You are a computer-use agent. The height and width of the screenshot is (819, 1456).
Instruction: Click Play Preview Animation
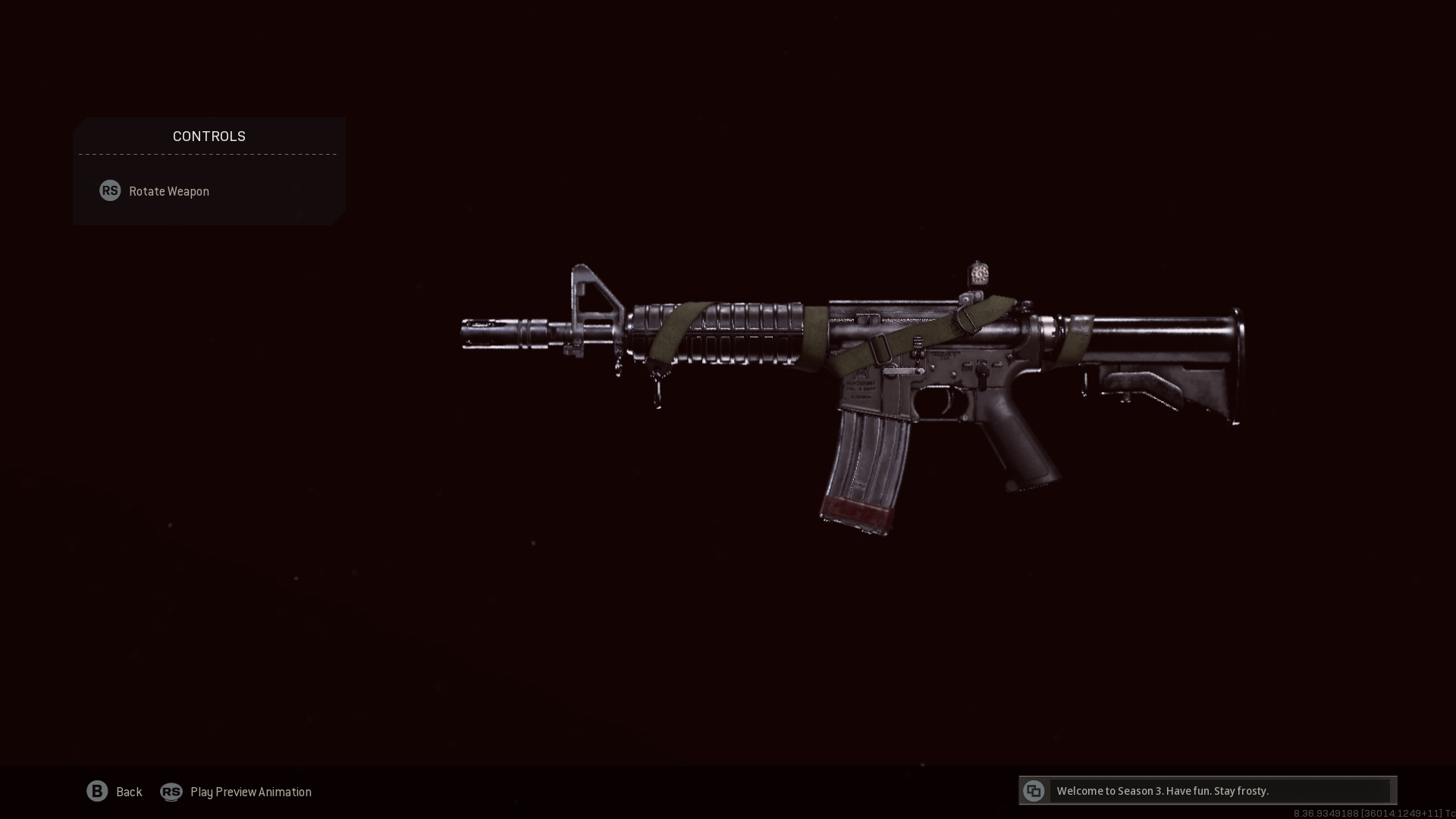coord(250,792)
